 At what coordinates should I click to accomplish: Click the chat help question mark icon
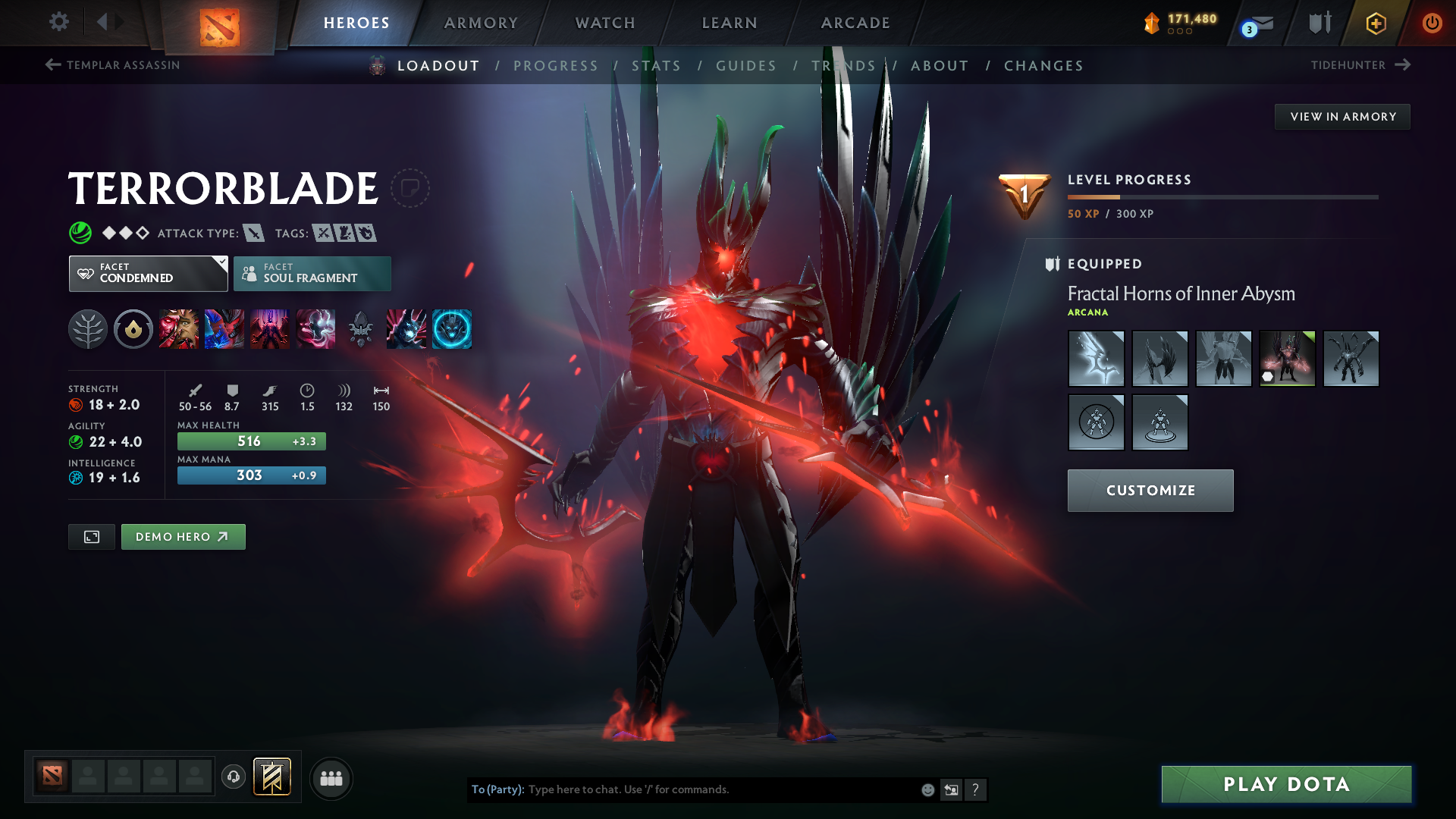976,789
